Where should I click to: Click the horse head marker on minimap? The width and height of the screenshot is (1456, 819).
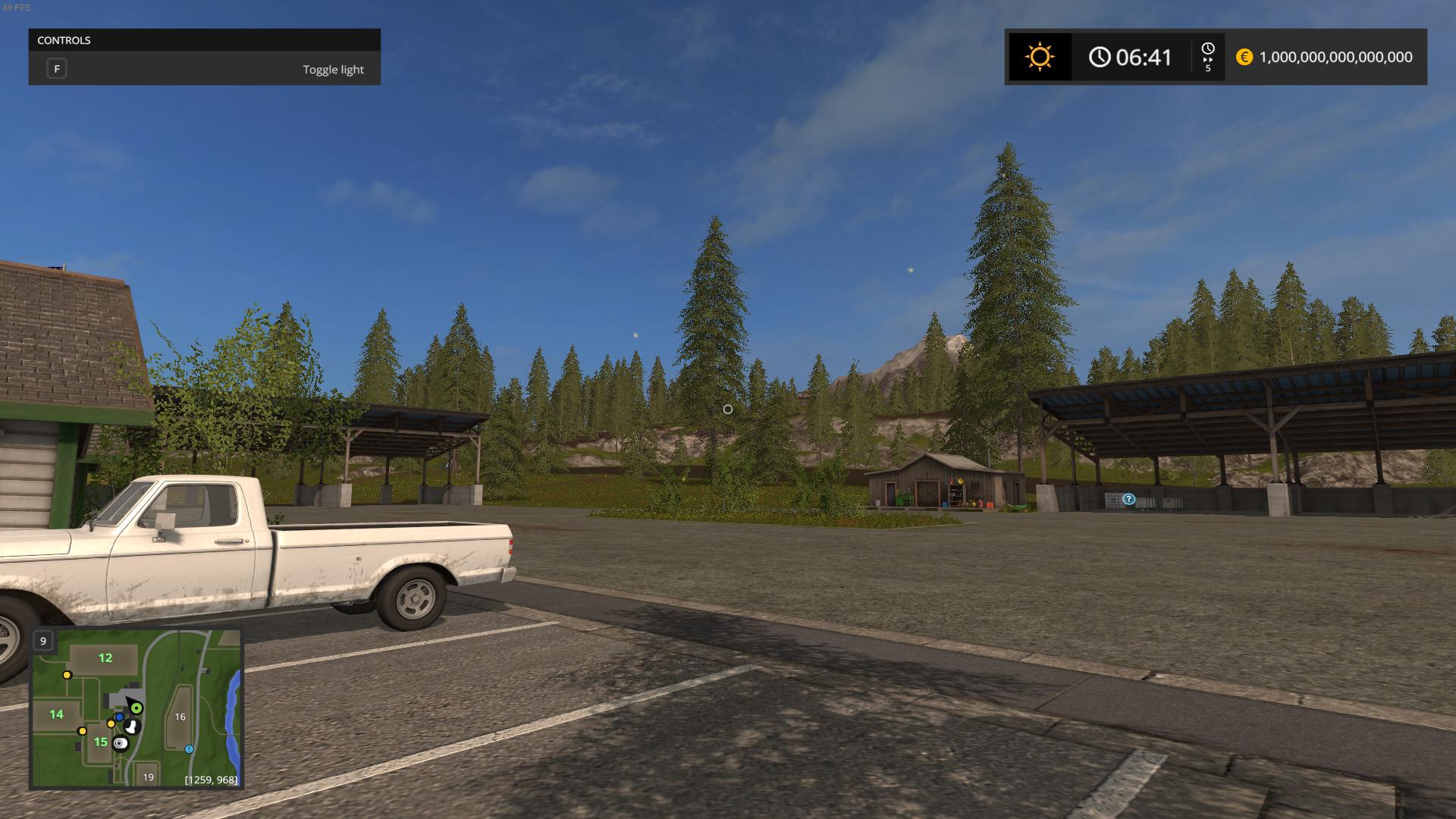[132, 726]
